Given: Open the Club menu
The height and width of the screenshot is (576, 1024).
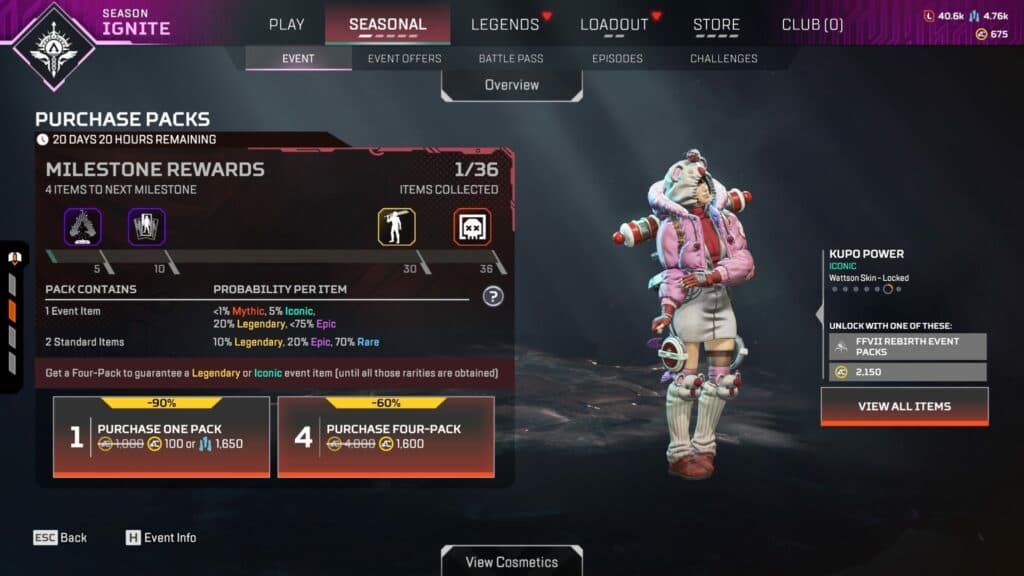Looking at the screenshot, I should (x=812, y=24).
